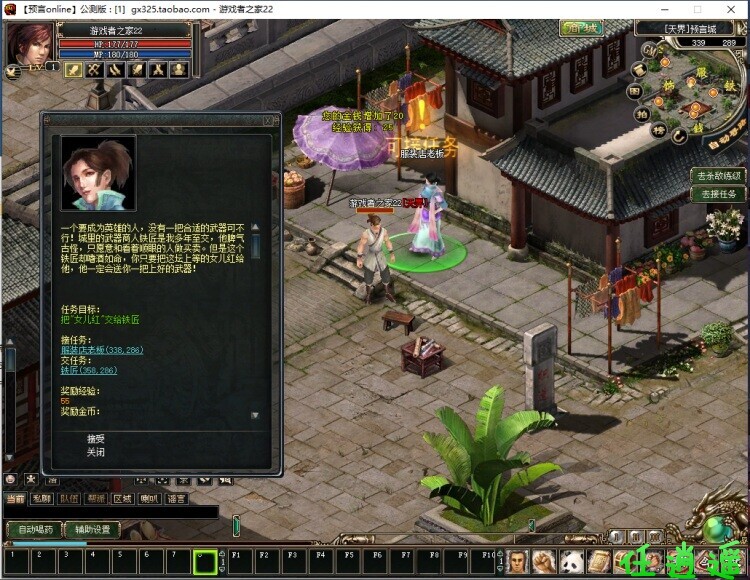
Task: Close the quest window with the X
Action: click(x=267, y=120)
